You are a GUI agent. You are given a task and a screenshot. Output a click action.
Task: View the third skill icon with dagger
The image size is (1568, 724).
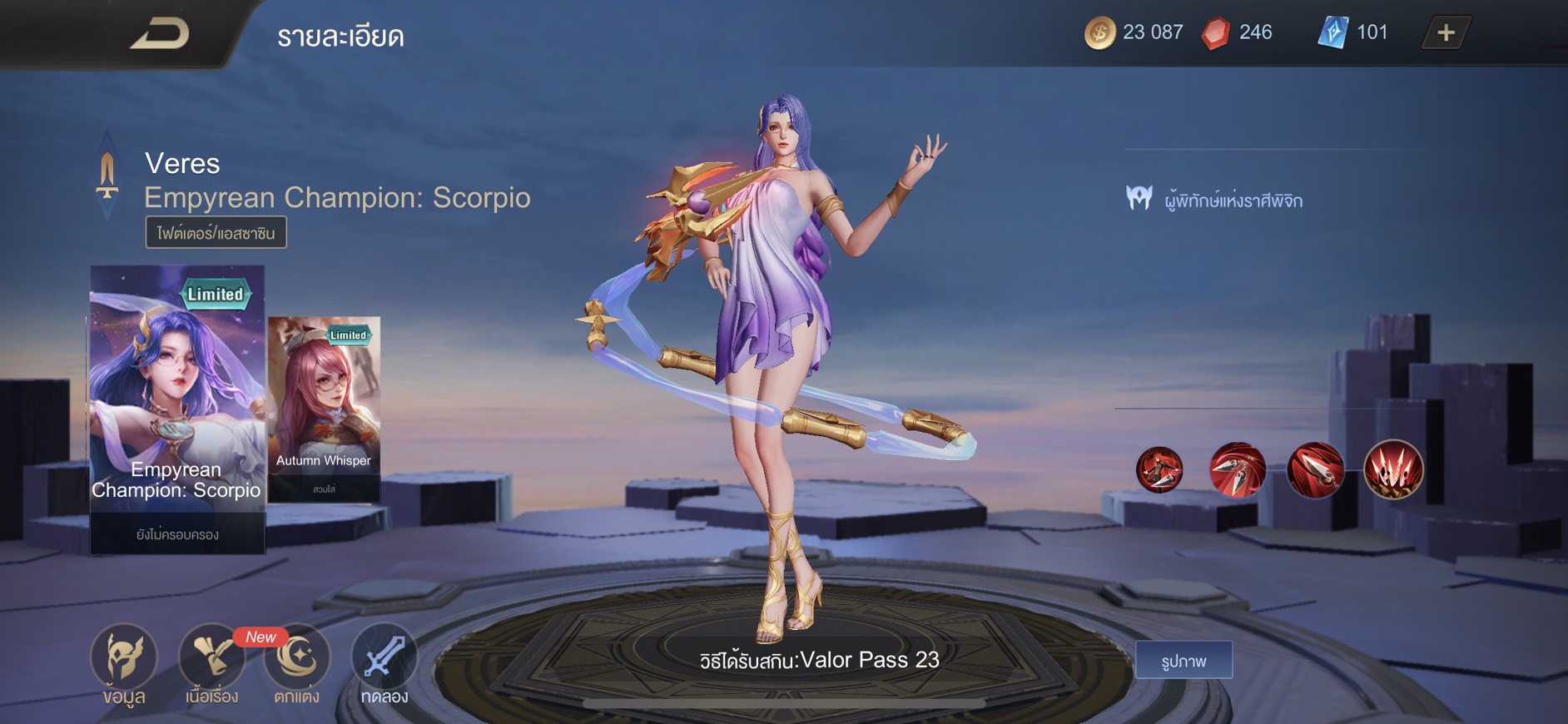click(x=1315, y=469)
